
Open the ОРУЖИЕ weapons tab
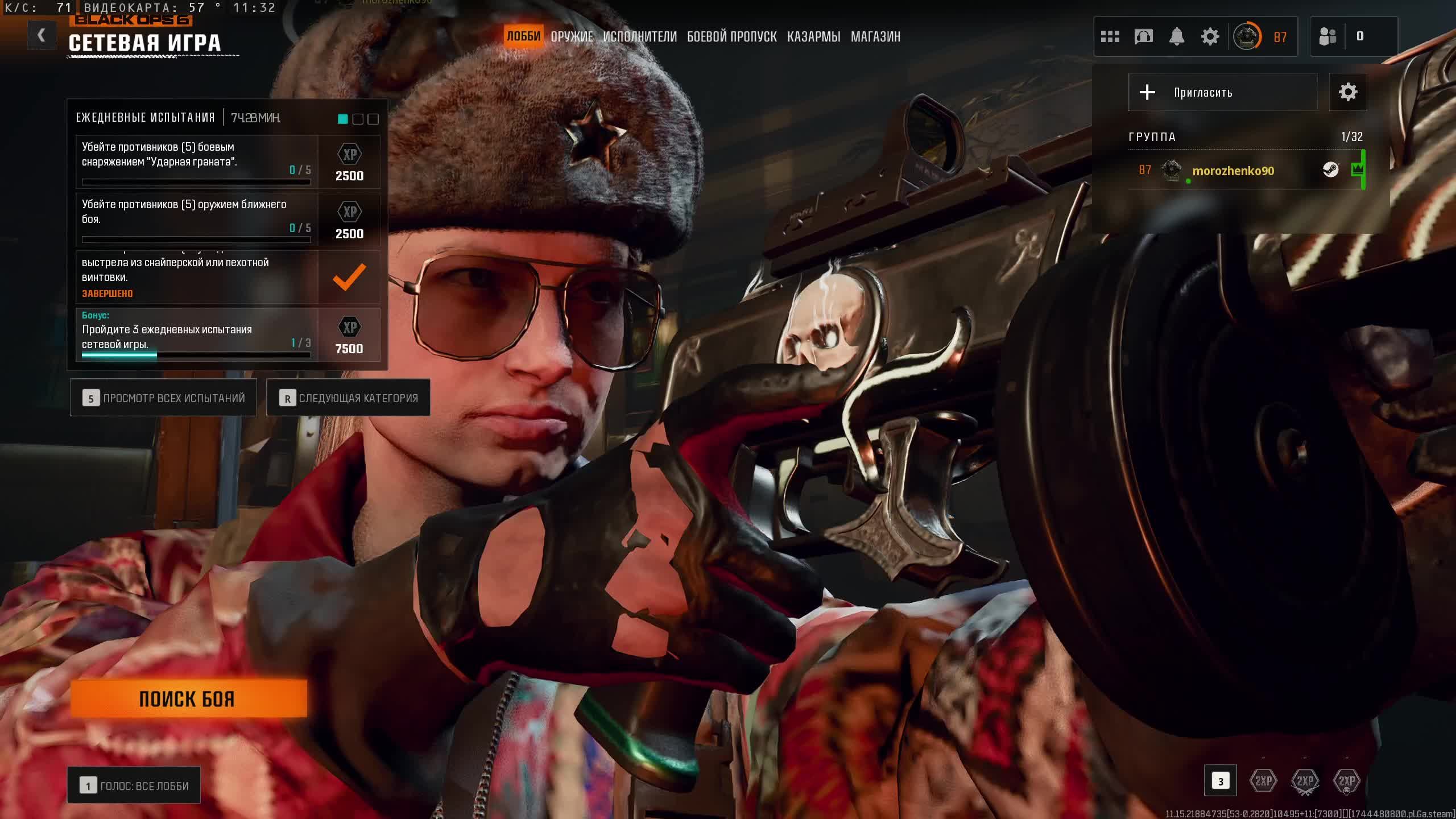(x=572, y=36)
